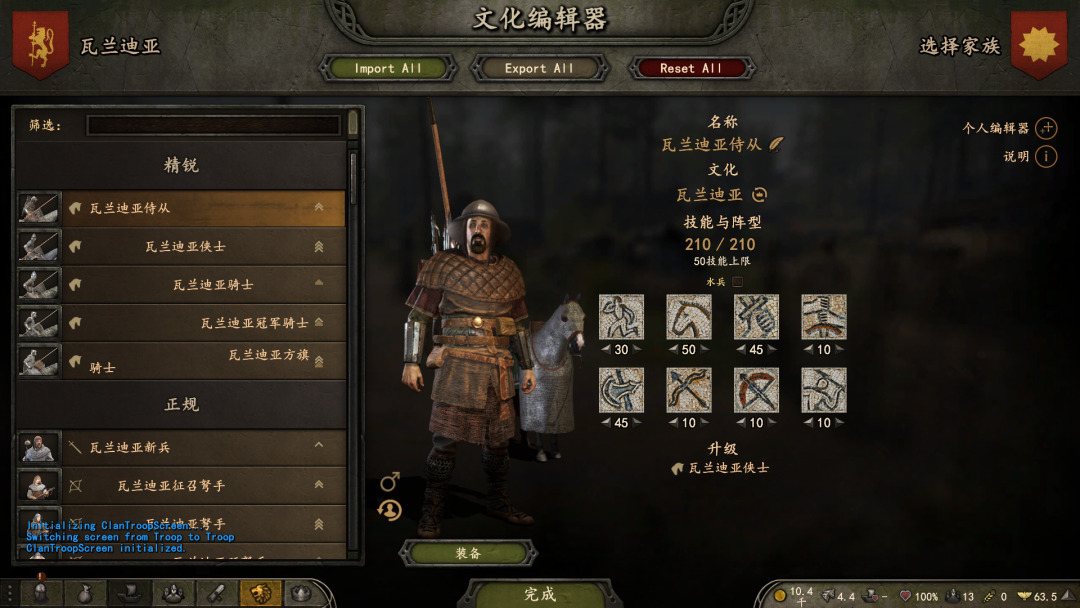Edit the troop name with the feather icon

tap(776, 144)
